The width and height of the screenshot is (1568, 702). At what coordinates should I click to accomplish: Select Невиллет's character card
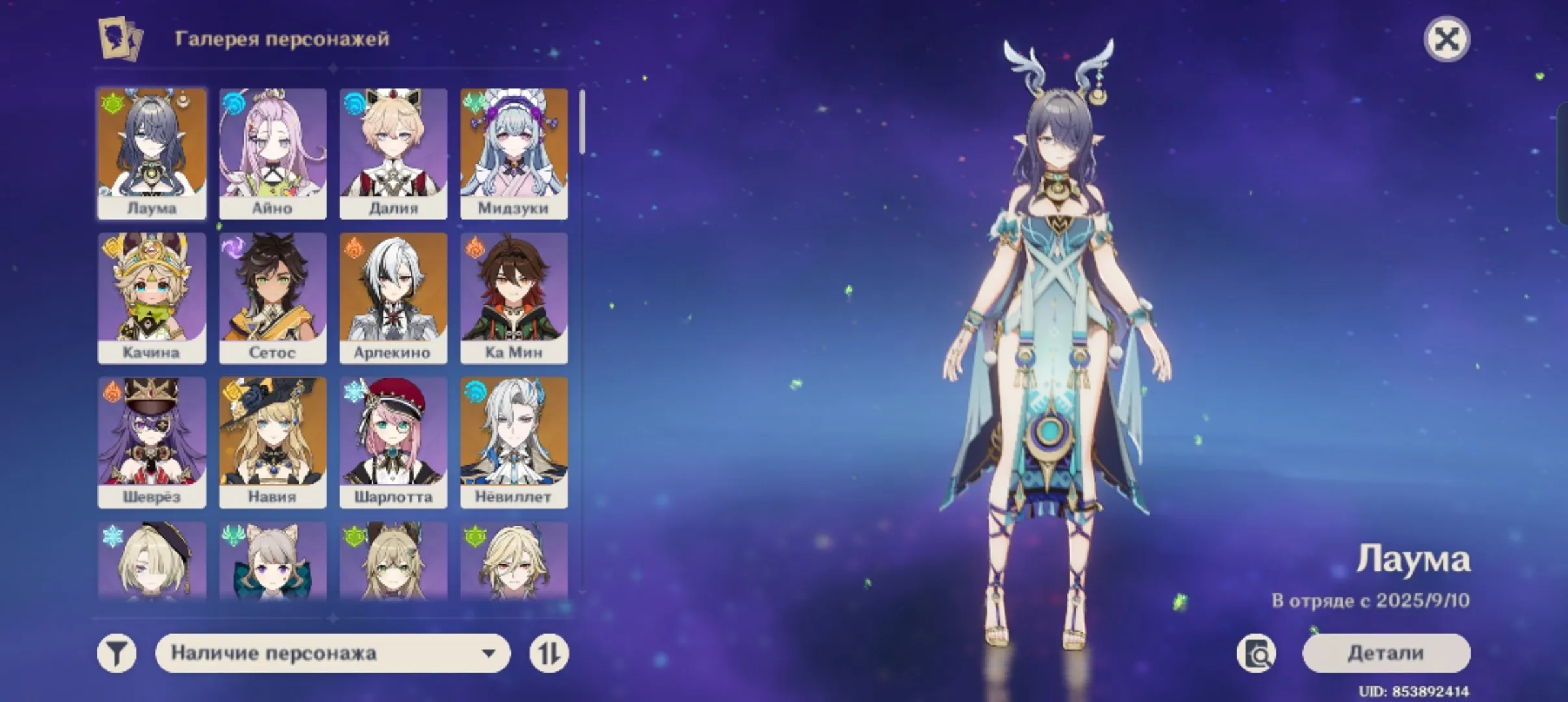[514, 442]
